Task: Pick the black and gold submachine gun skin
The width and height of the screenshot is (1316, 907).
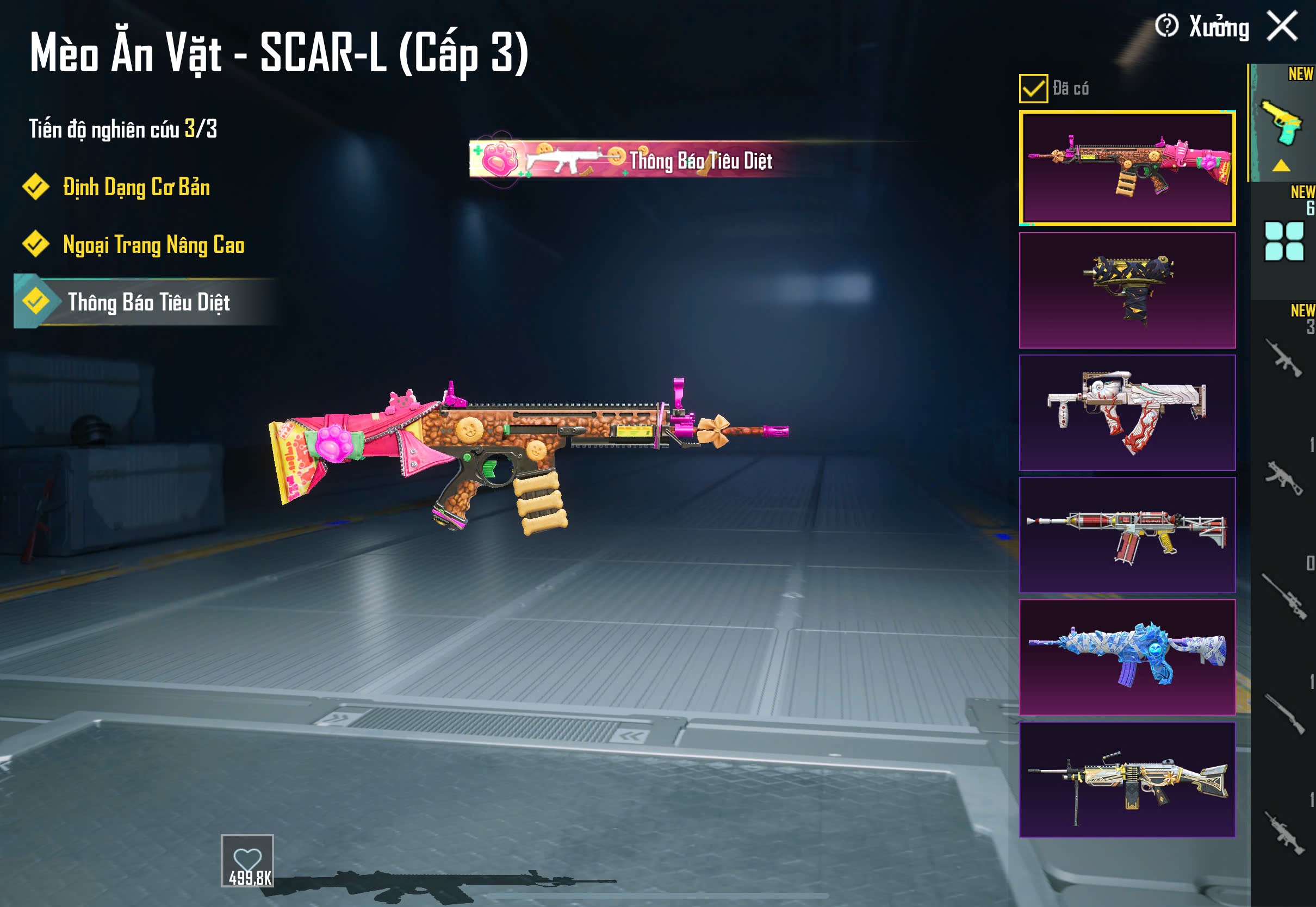Action: [1127, 290]
